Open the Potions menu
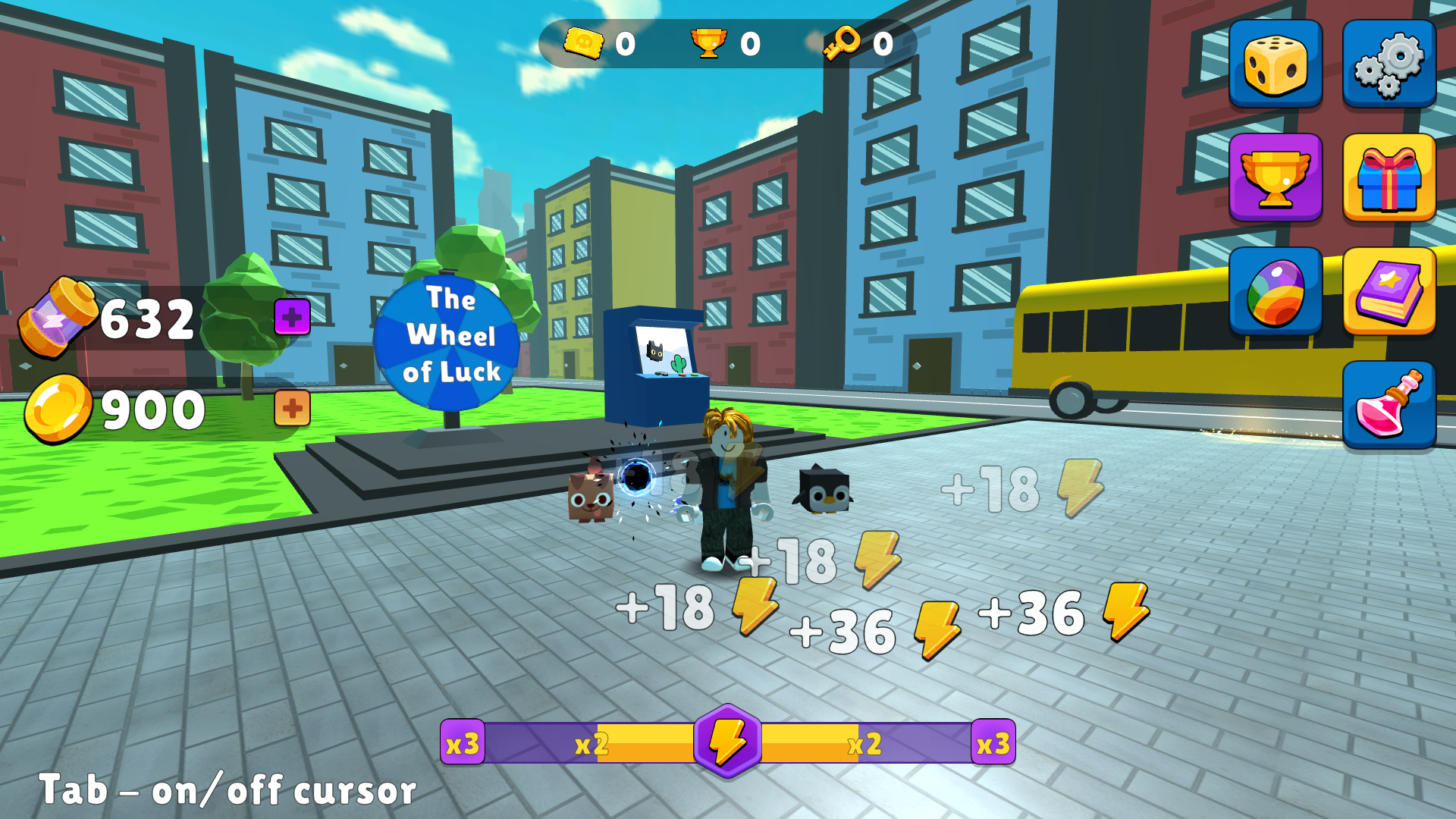 coord(1390,406)
